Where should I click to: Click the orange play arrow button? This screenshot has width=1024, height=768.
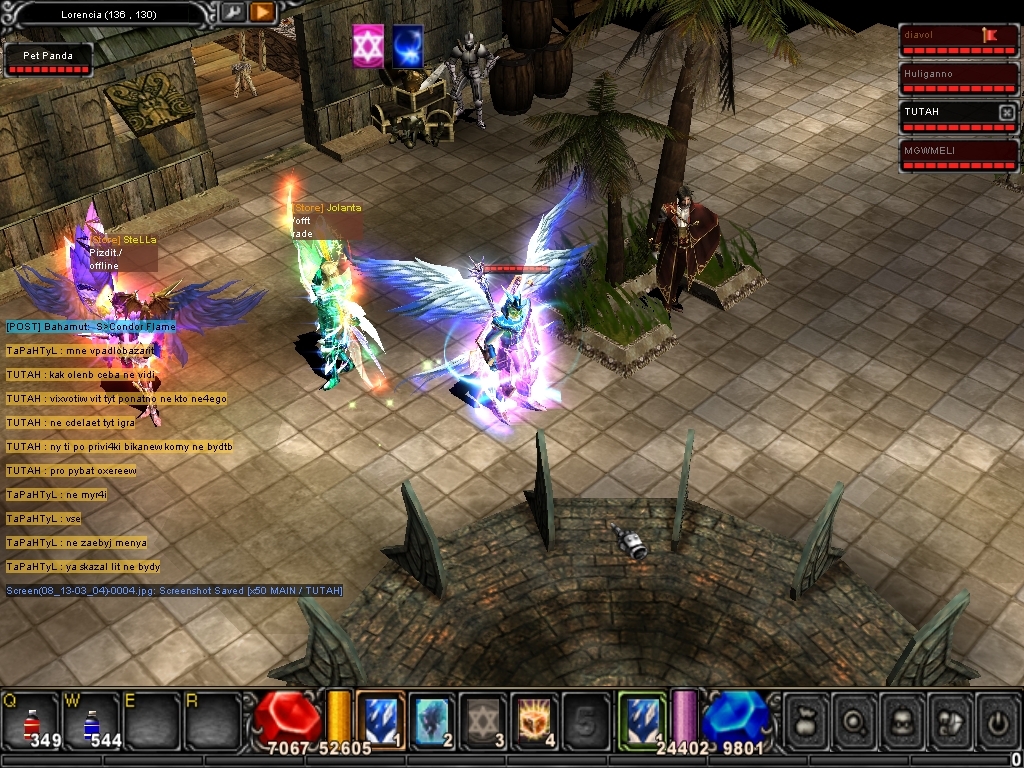[x=262, y=13]
